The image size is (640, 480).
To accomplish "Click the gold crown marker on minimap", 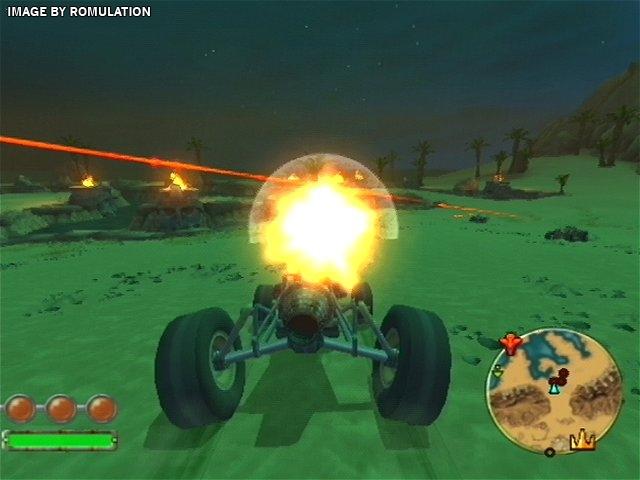I will click(582, 439).
